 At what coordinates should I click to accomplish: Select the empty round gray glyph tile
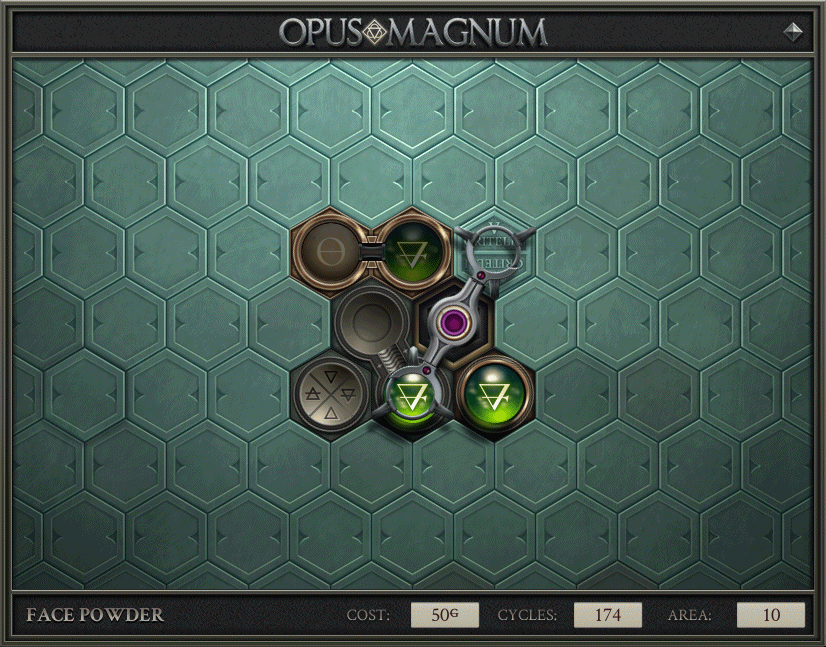click(370, 320)
